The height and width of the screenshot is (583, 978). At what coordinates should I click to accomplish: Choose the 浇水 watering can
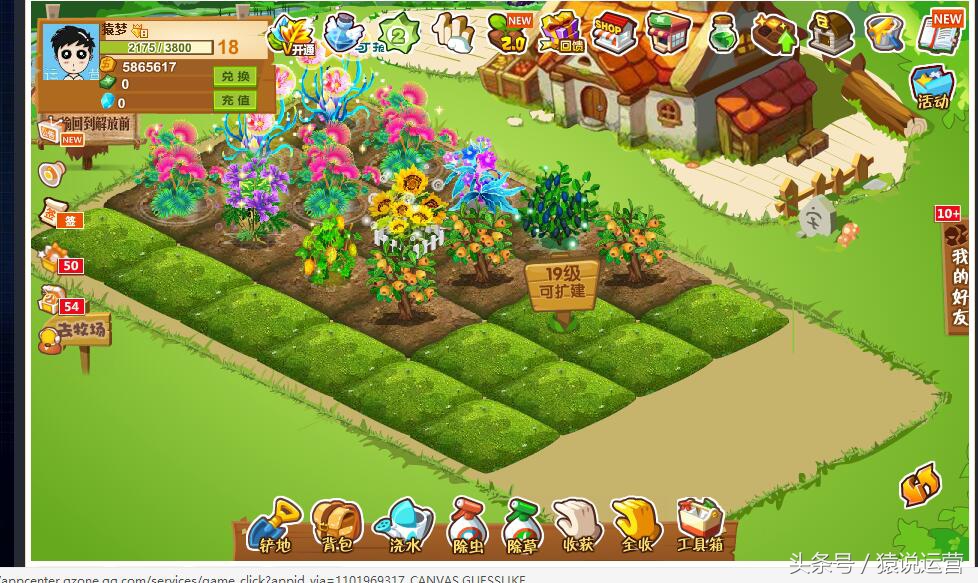point(404,526)
